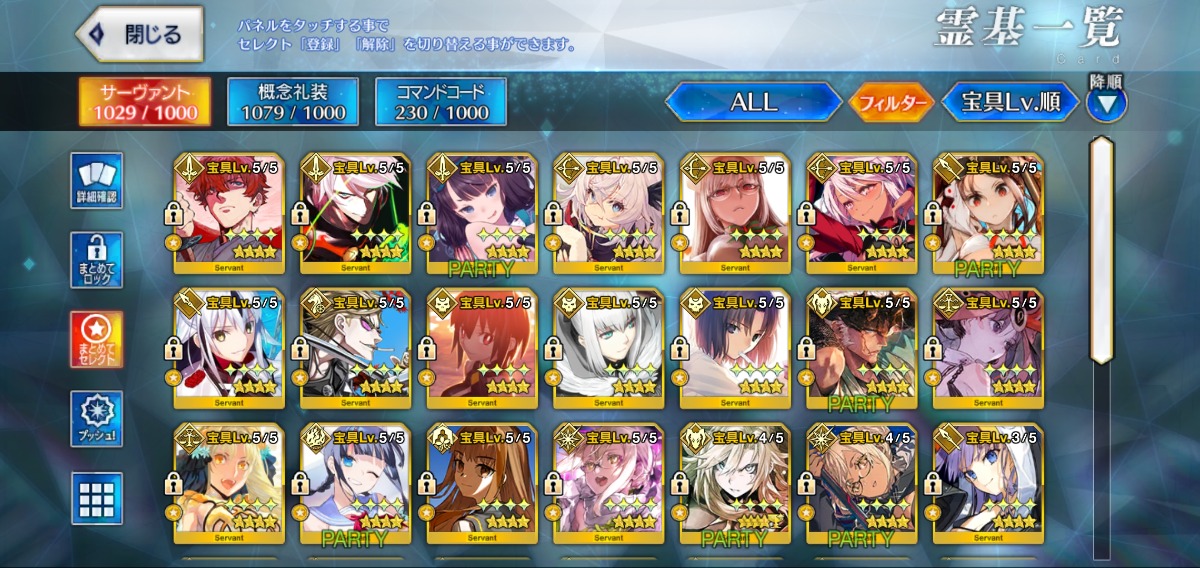1200x568 pixels.
Task: Activate まとめてロック bulk lock mode
Action: [x=97, y=259]
